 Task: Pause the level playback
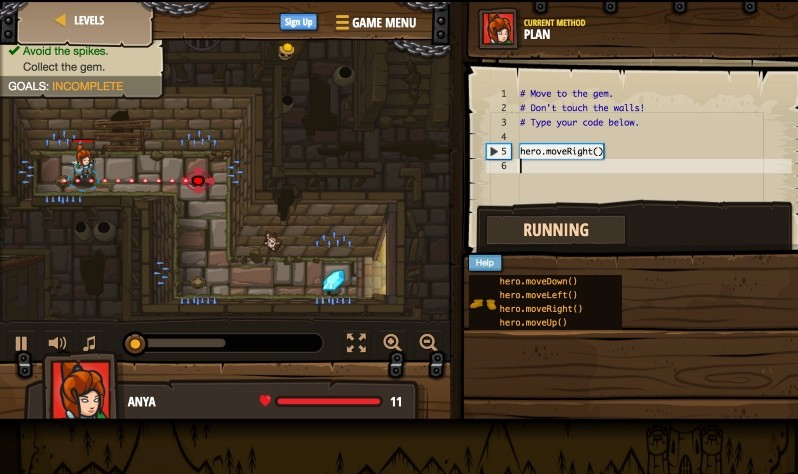[x=21, y=343]
